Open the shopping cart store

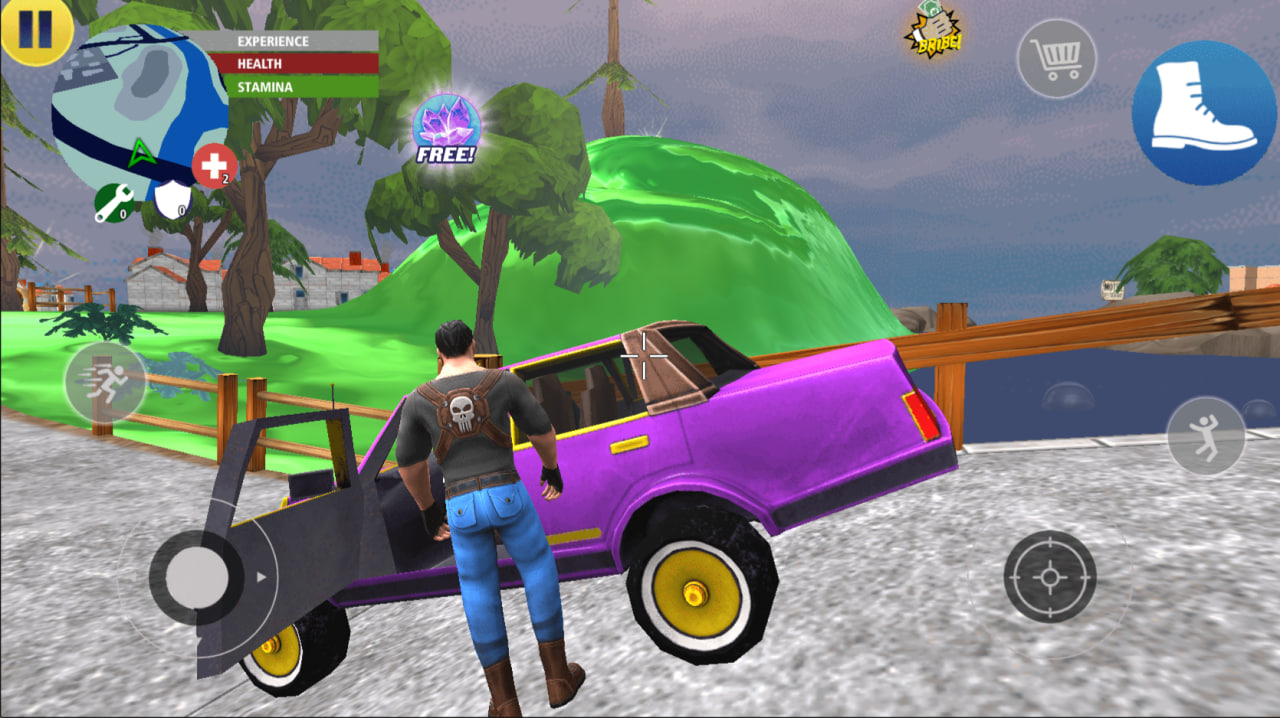pyautogui.click(x=1056, y=59)
